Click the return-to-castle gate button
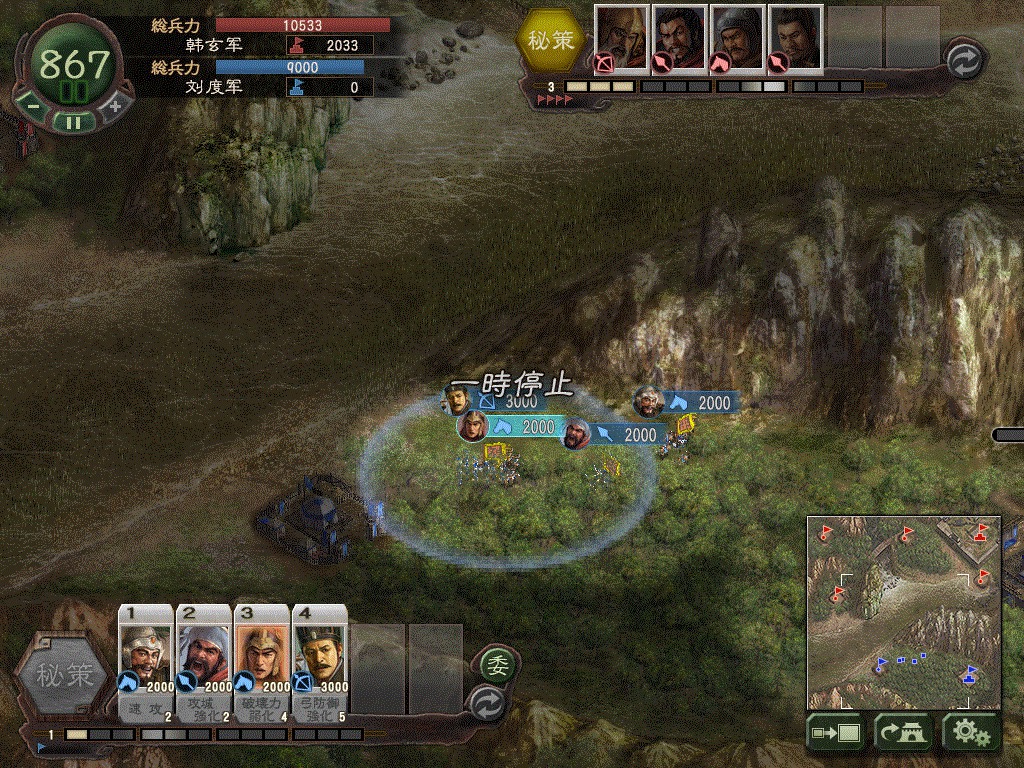Image resolution: width=1024 pixels, height=768 pixels. pyautogui.click(x=904, y=733)
